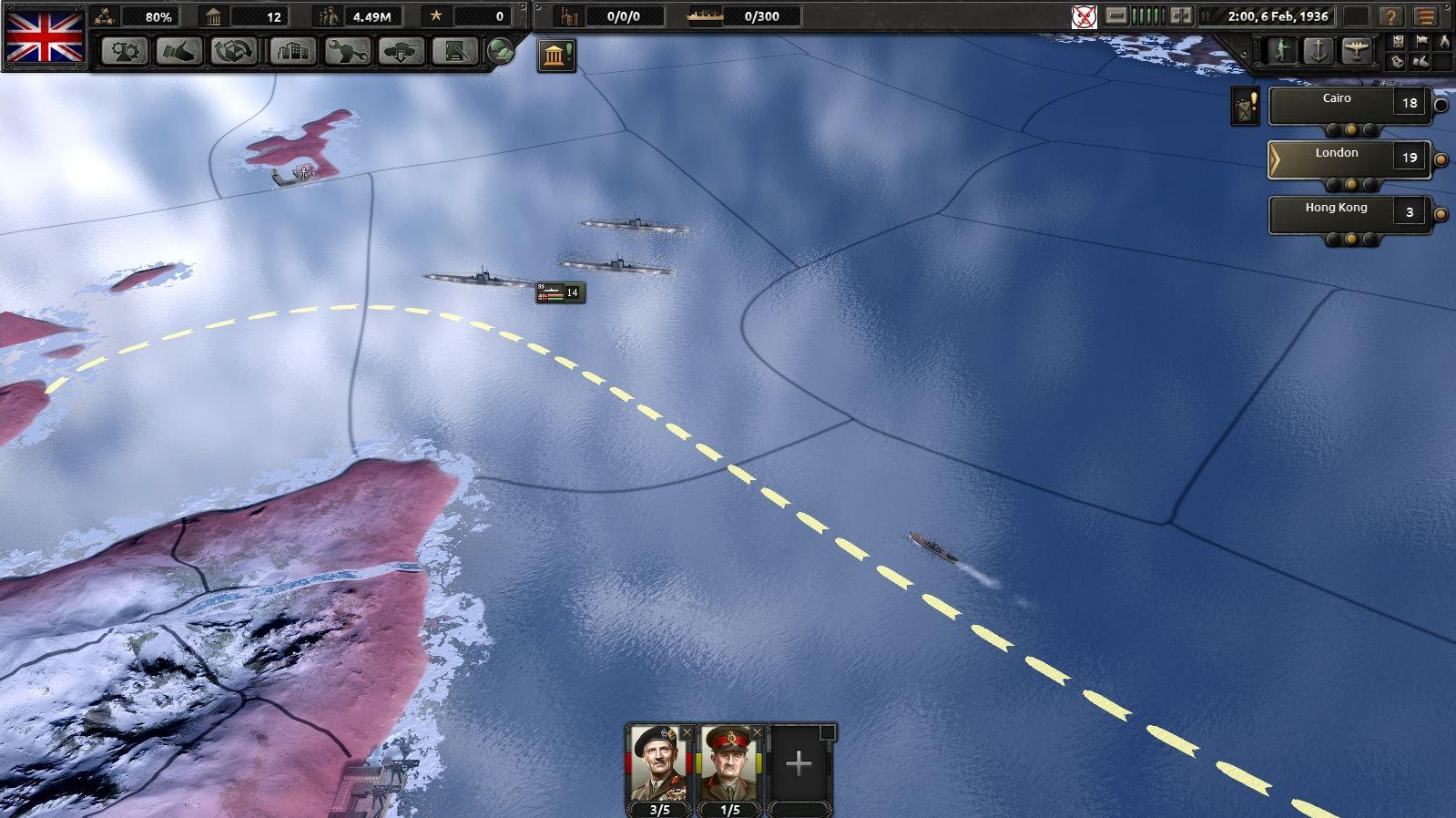Select the submarine fleet counter showing 14

(560, 292)
